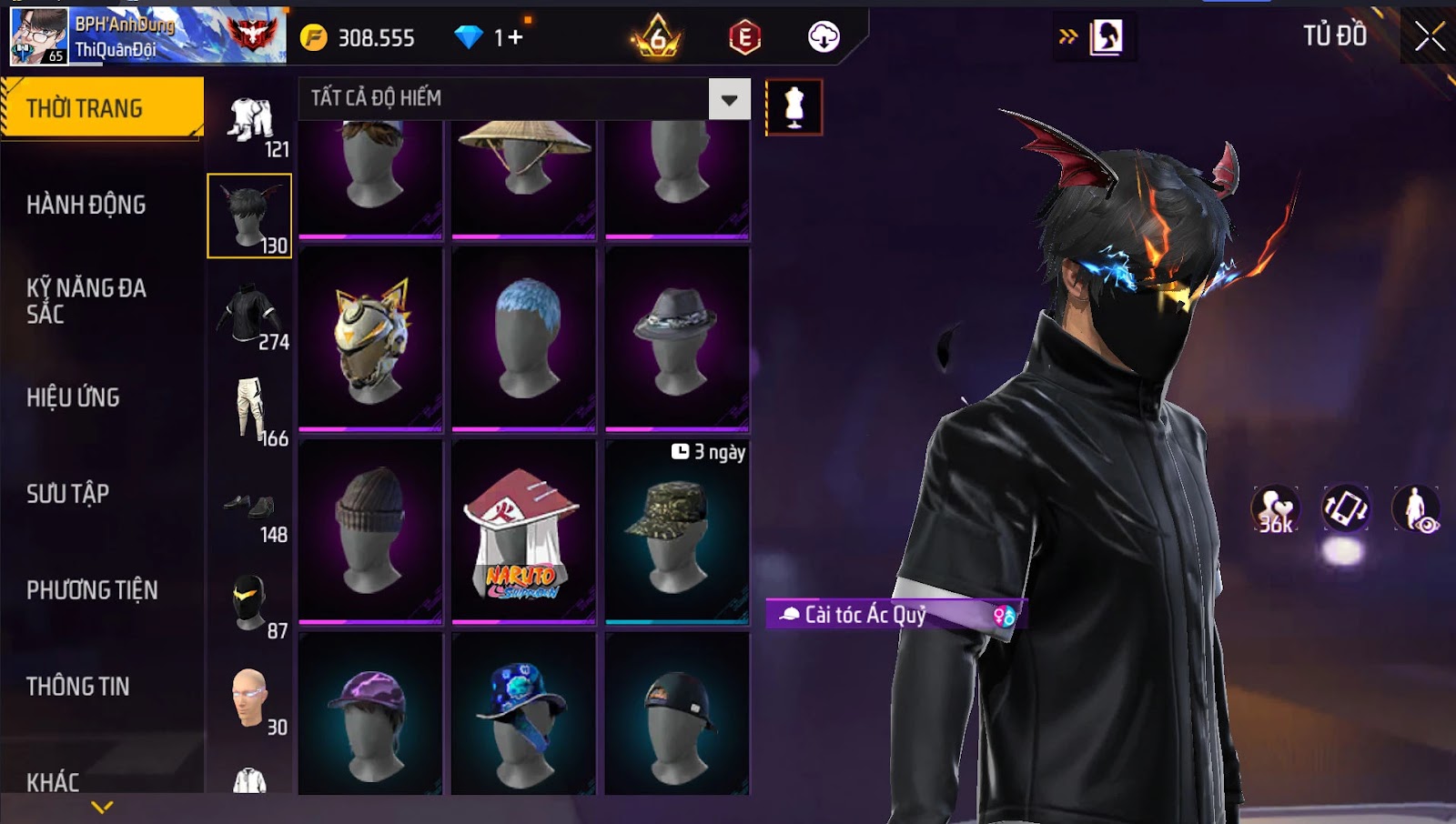Select the gray fedora hat
The image size is (1456, 824).
click(677, 338)
